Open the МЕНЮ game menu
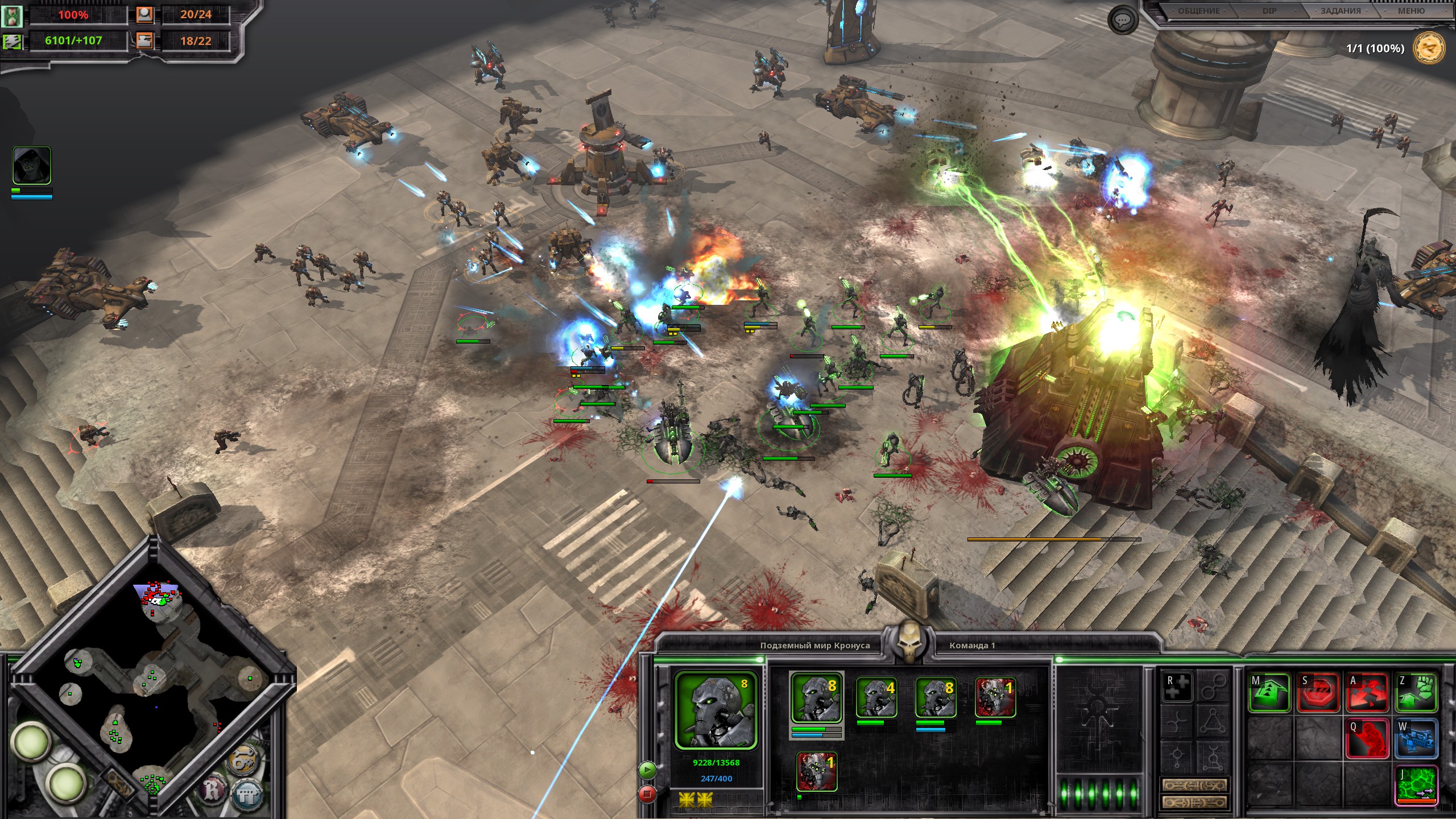Image resolution: width=1456 pixels, height=819 pixels. (1412, 11)
